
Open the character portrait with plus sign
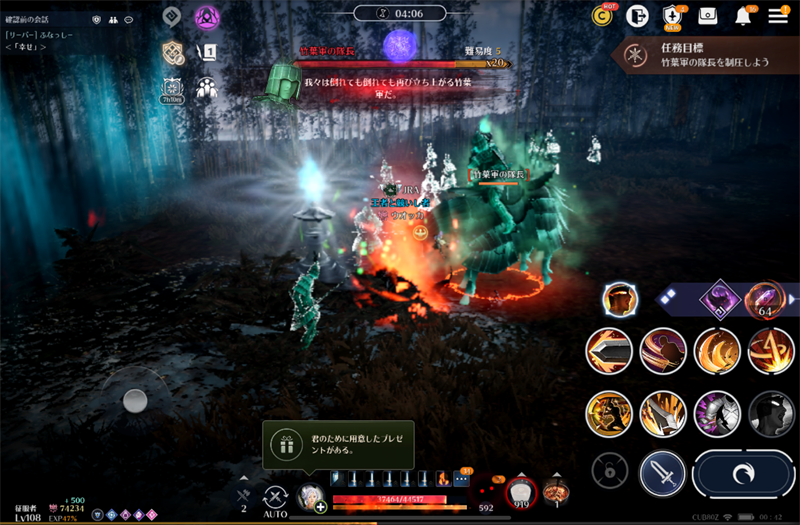[x=311, y=497]
